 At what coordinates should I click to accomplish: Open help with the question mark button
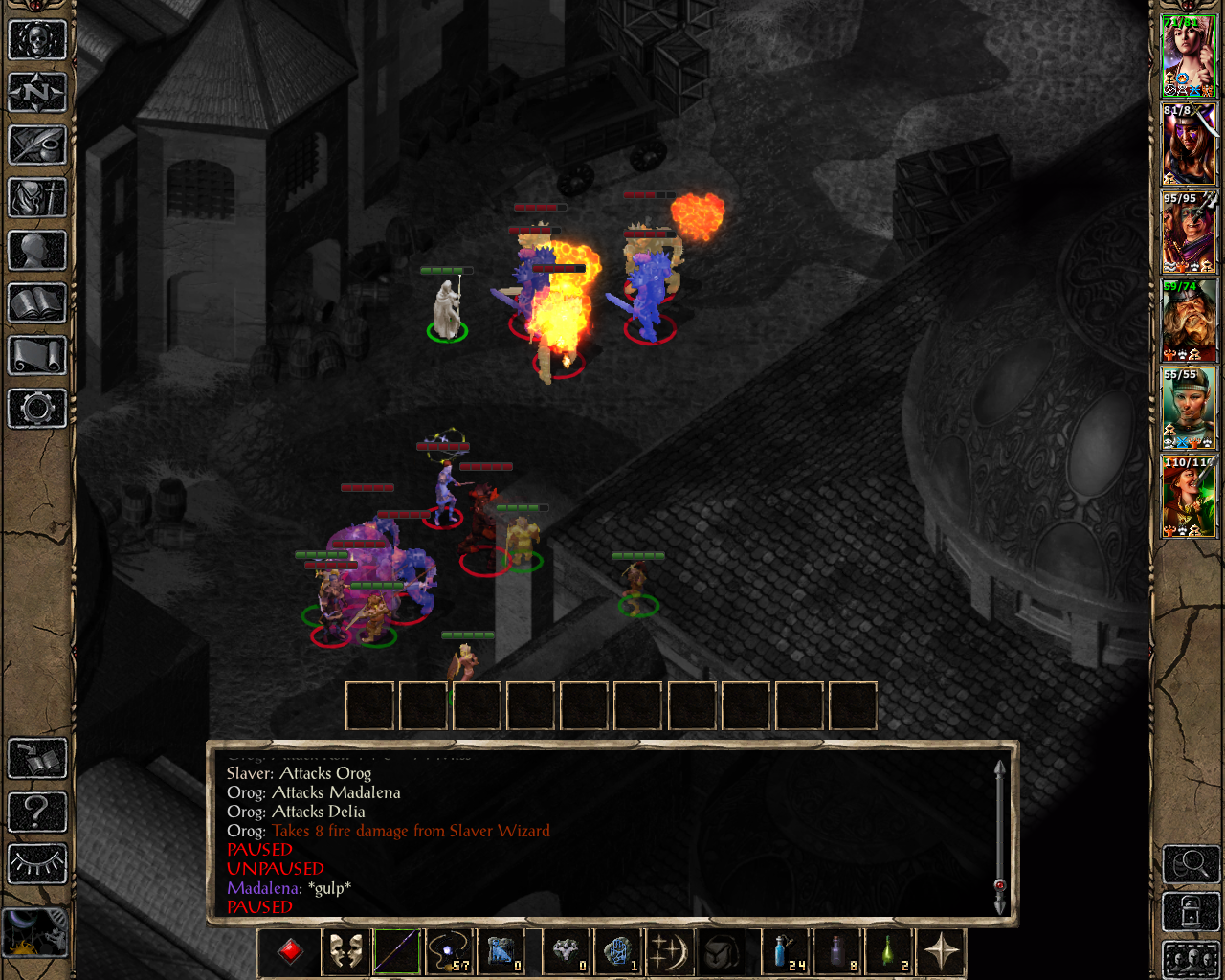pos(37,812)
